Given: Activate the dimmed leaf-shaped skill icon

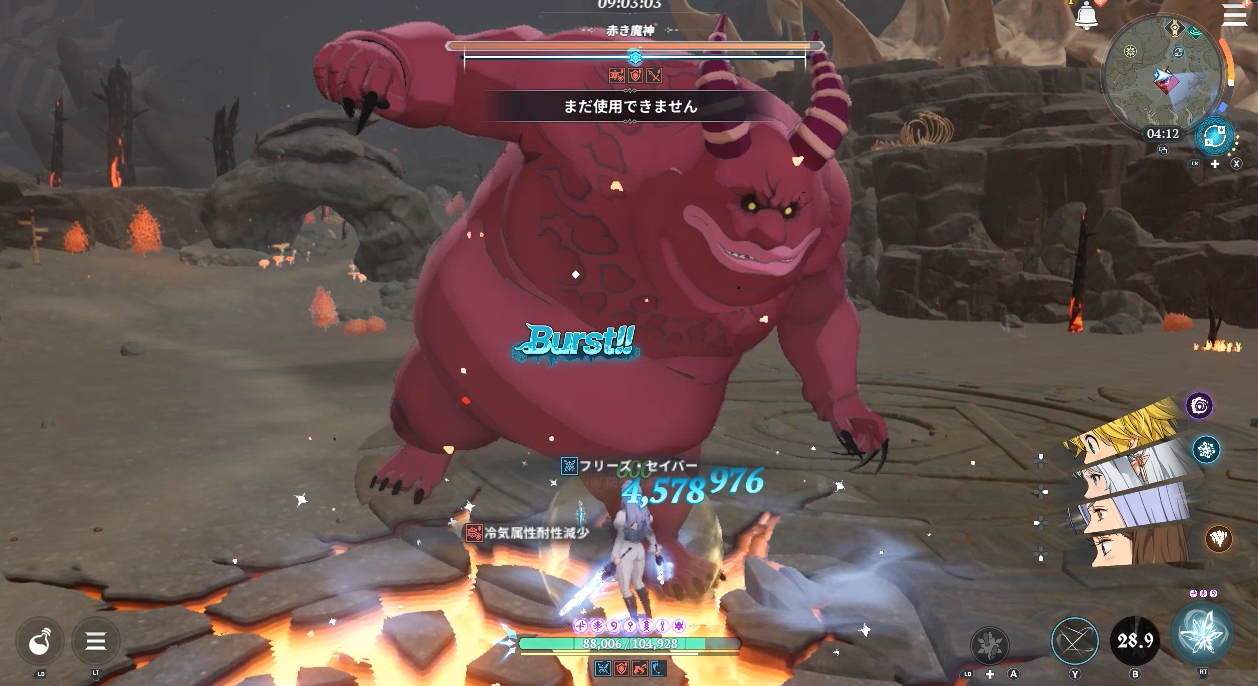Looking at the screenshot, I should point(990,645).
